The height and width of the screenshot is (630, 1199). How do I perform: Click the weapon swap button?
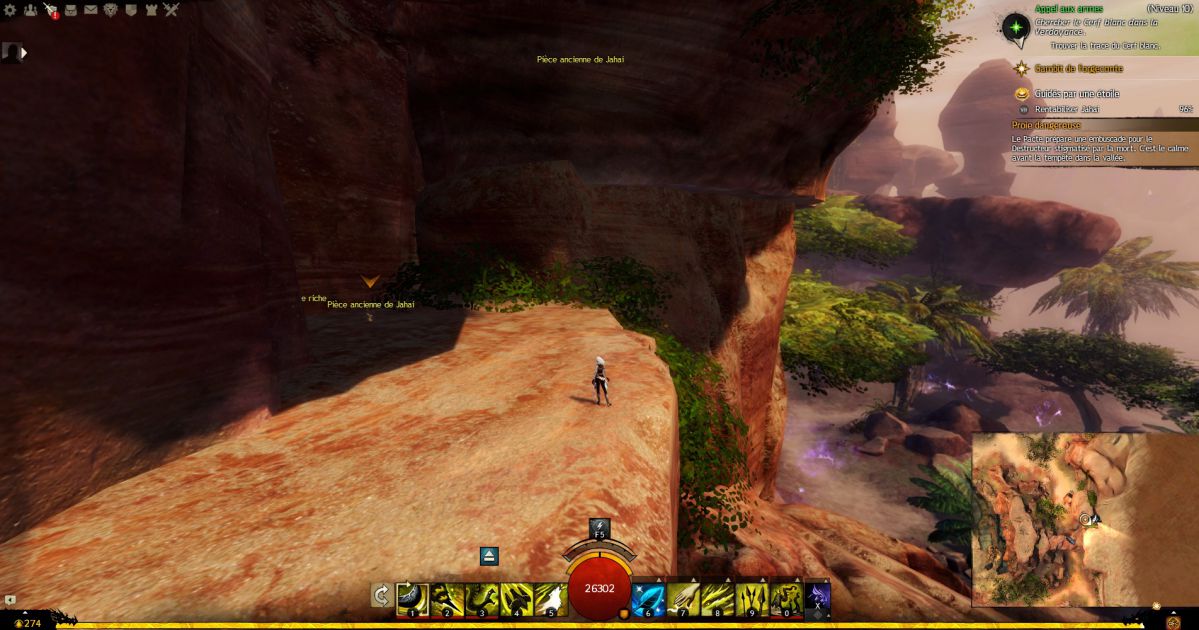click(x=381, y=596)
